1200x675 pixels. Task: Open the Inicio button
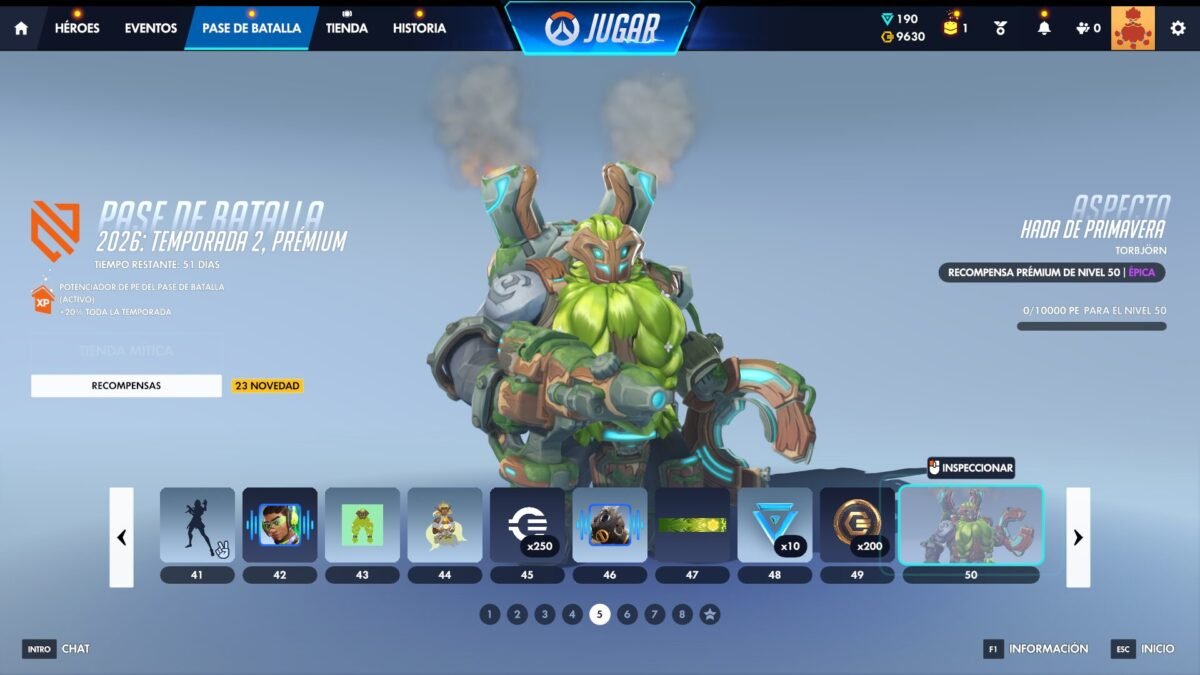coord(1144,649)
